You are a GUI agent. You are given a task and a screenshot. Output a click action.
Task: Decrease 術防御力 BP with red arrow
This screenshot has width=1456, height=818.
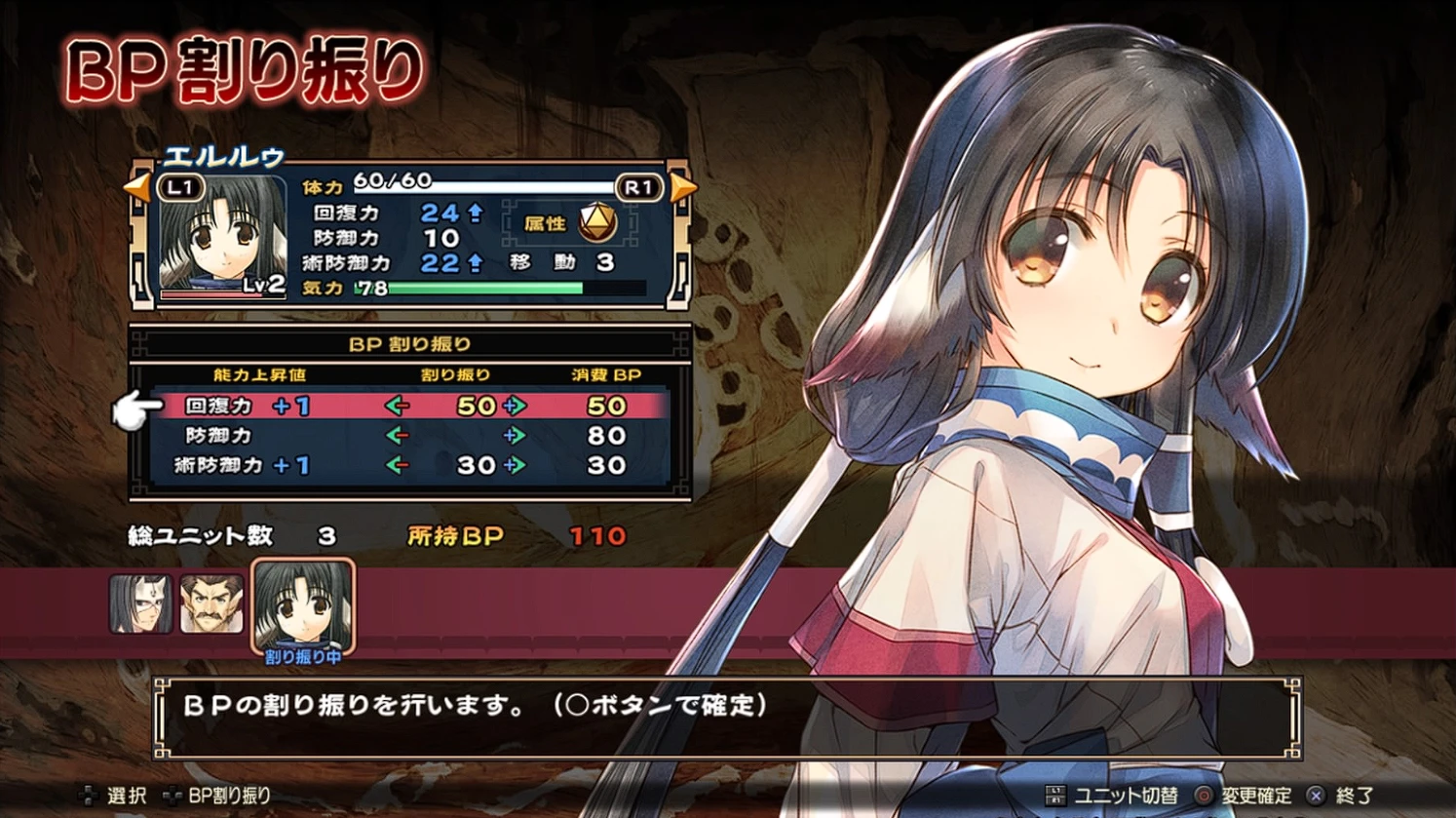(397, 466)
